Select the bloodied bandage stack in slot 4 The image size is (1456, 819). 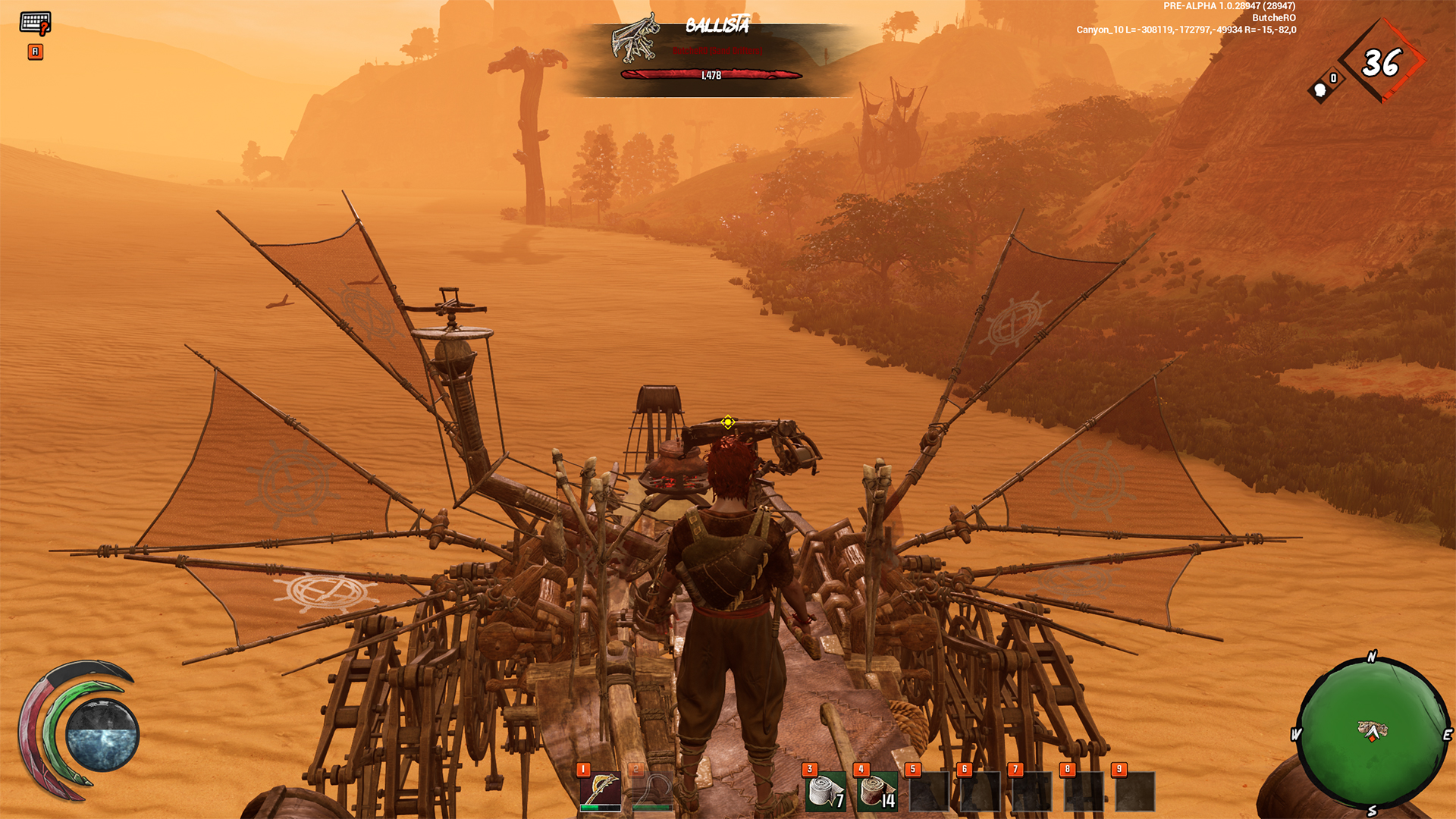(x=877, y=791)
